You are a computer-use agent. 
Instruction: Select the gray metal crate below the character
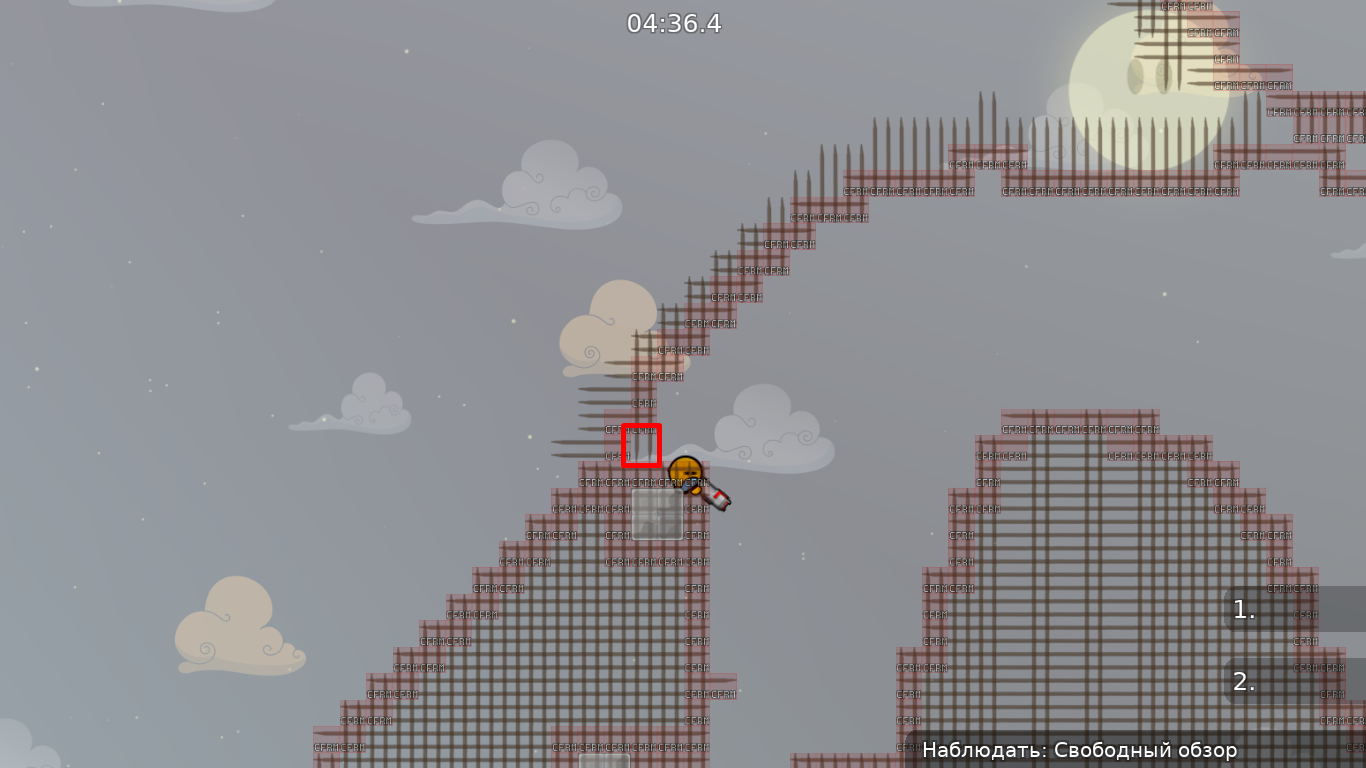click(x=657, y=516)
